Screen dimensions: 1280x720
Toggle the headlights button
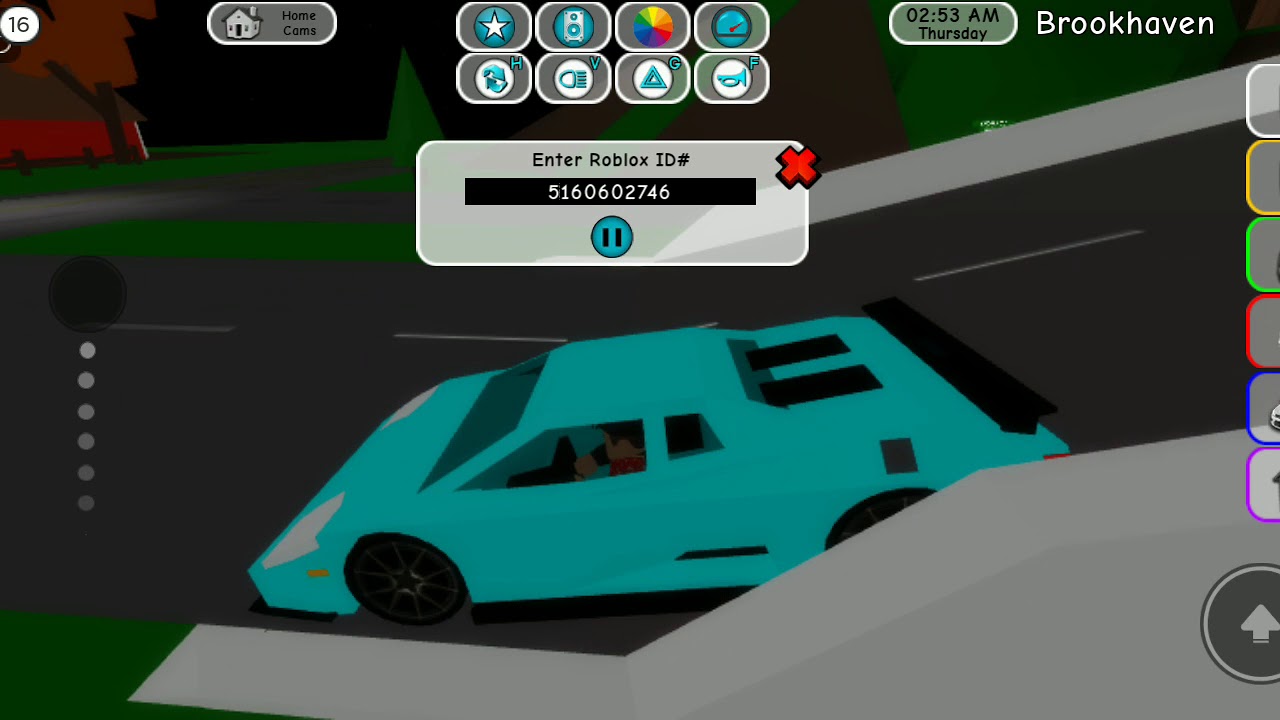point(573,79)
